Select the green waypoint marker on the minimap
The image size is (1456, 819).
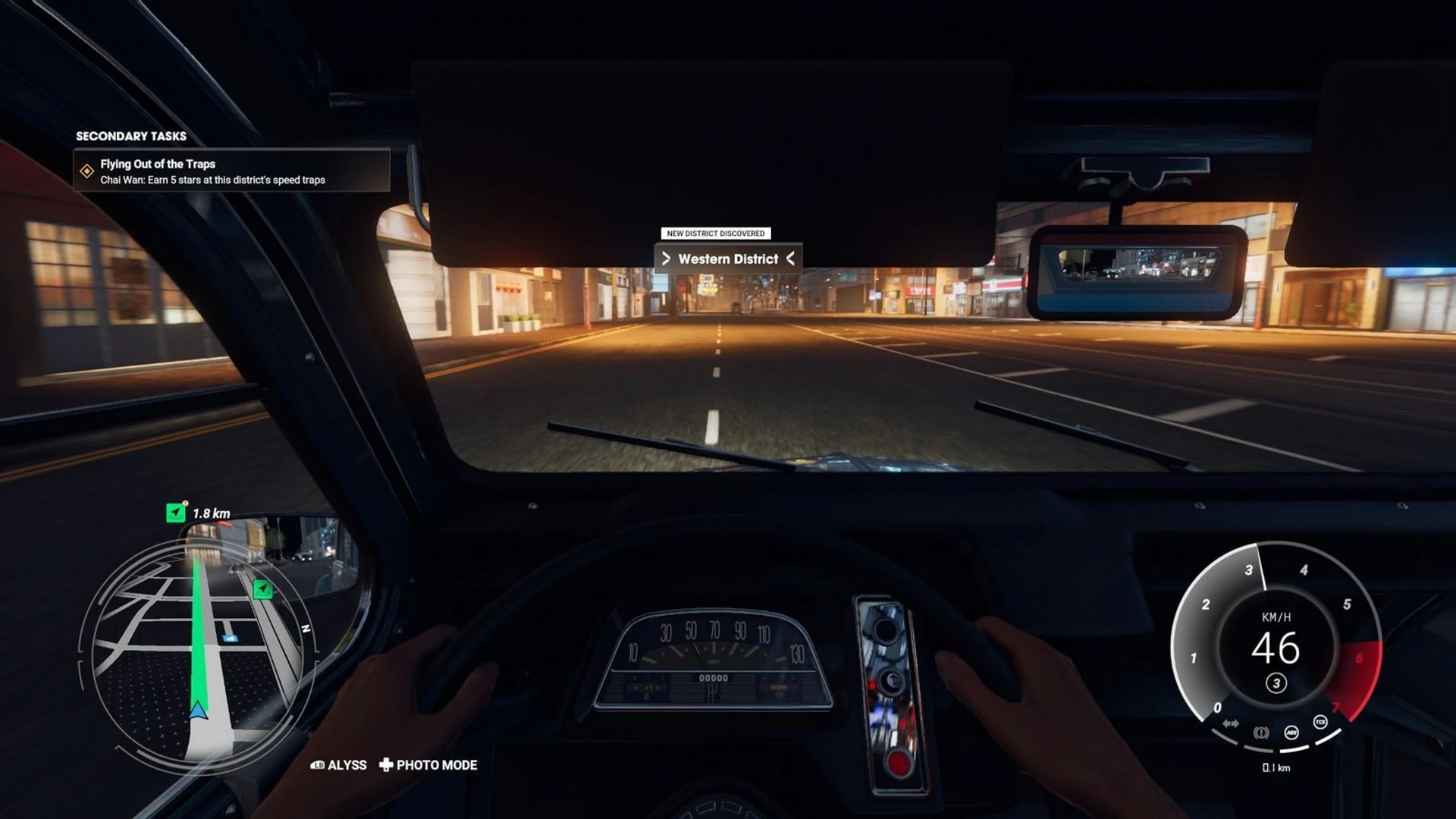(262, 589)
